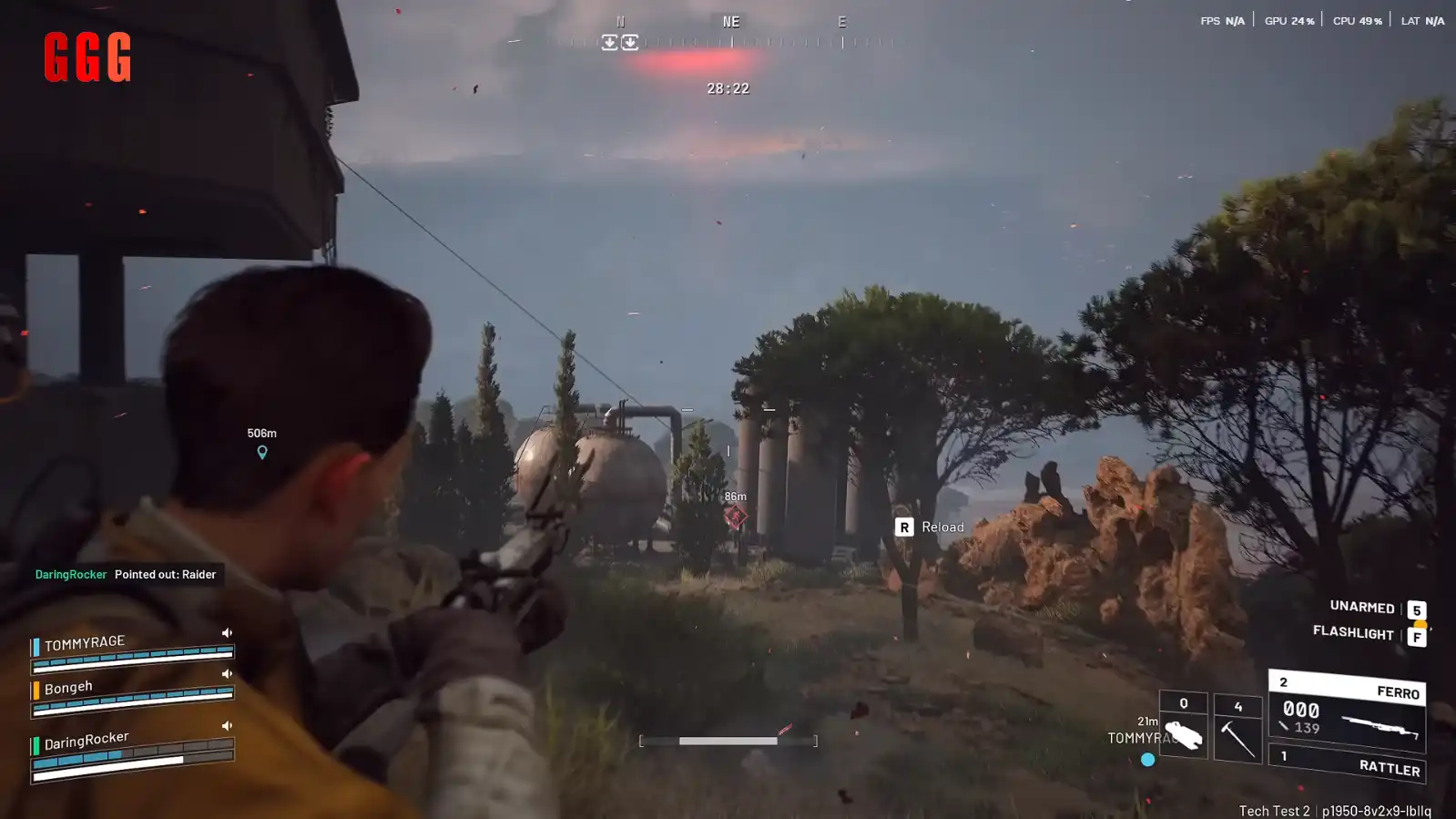Toggle the speaker icon beside Bongeh

point(227,674)
